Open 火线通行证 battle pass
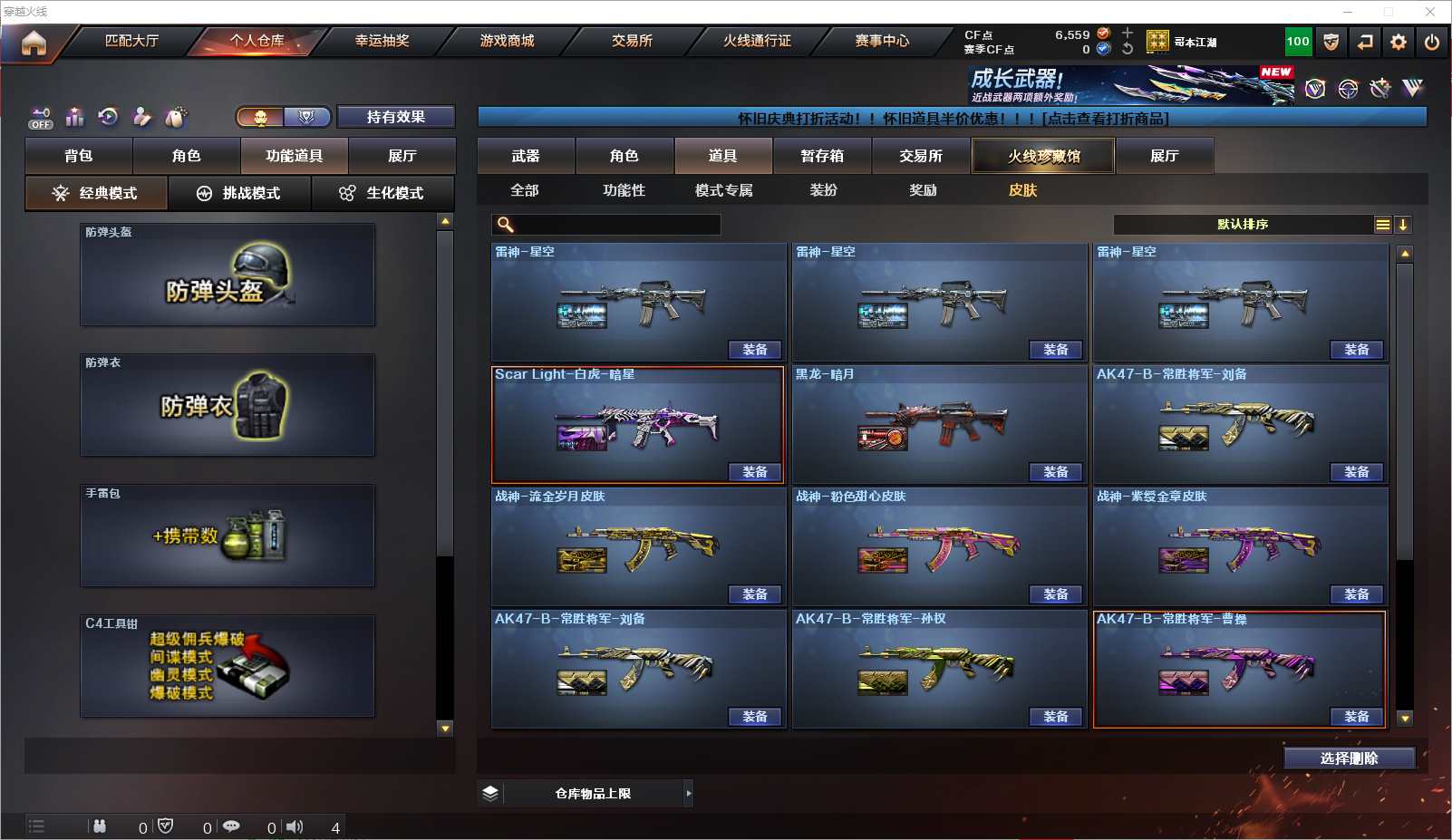 pyautogui.click(x=757, y=41)
